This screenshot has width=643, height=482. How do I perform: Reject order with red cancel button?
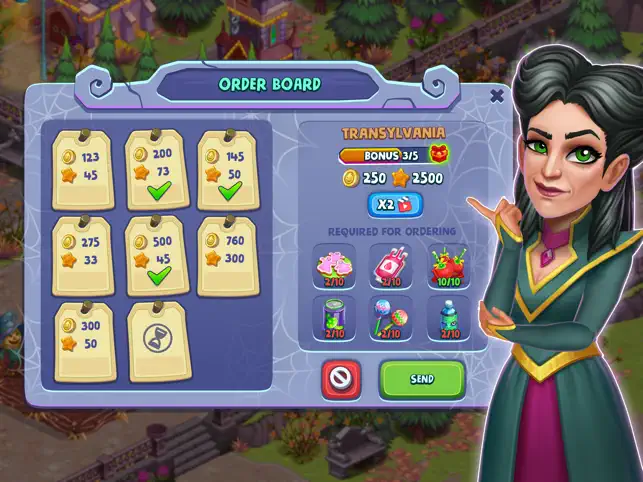[340, 380]
